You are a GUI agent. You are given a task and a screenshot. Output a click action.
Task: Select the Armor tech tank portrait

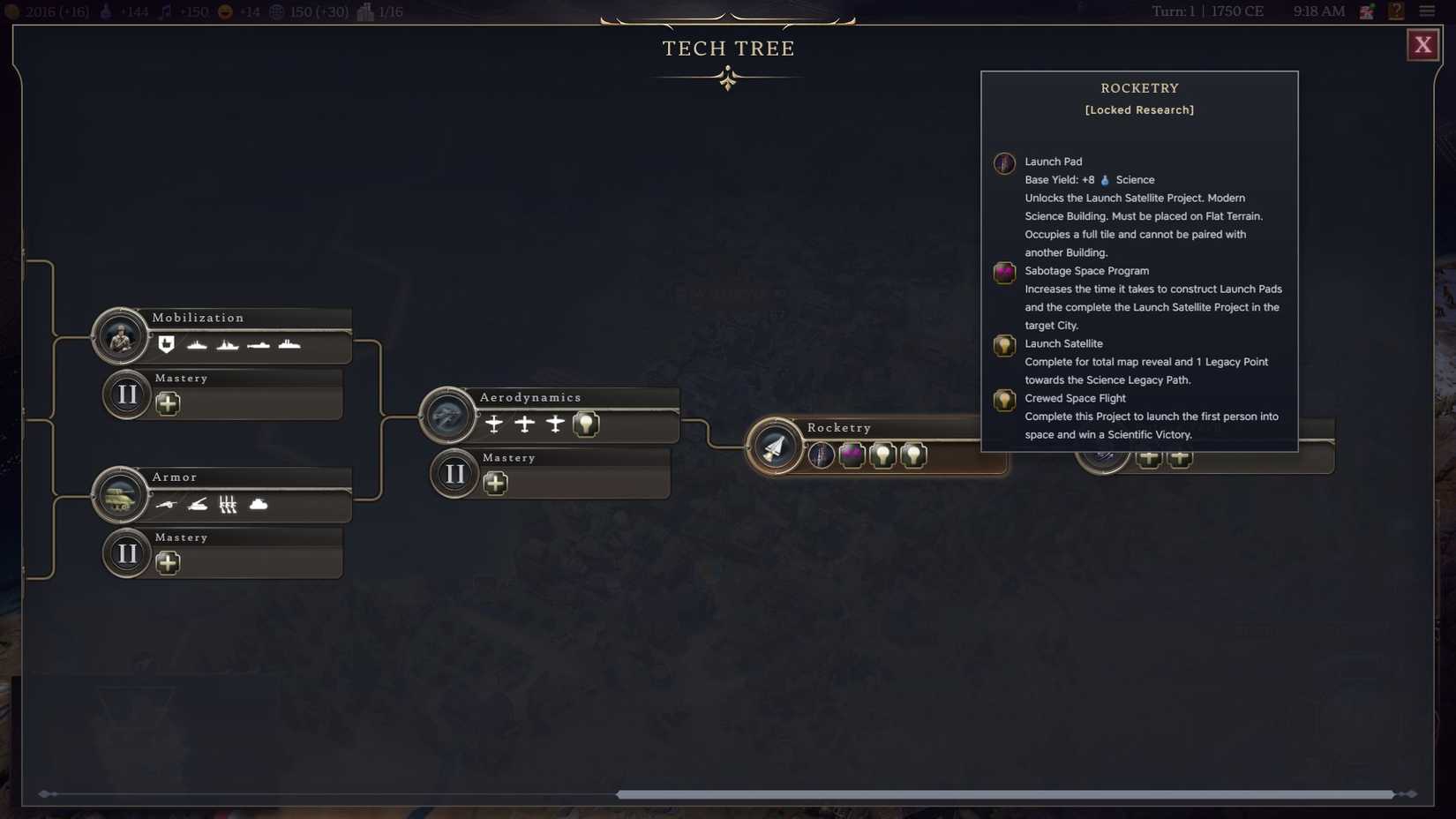click(x=121, y=495)
